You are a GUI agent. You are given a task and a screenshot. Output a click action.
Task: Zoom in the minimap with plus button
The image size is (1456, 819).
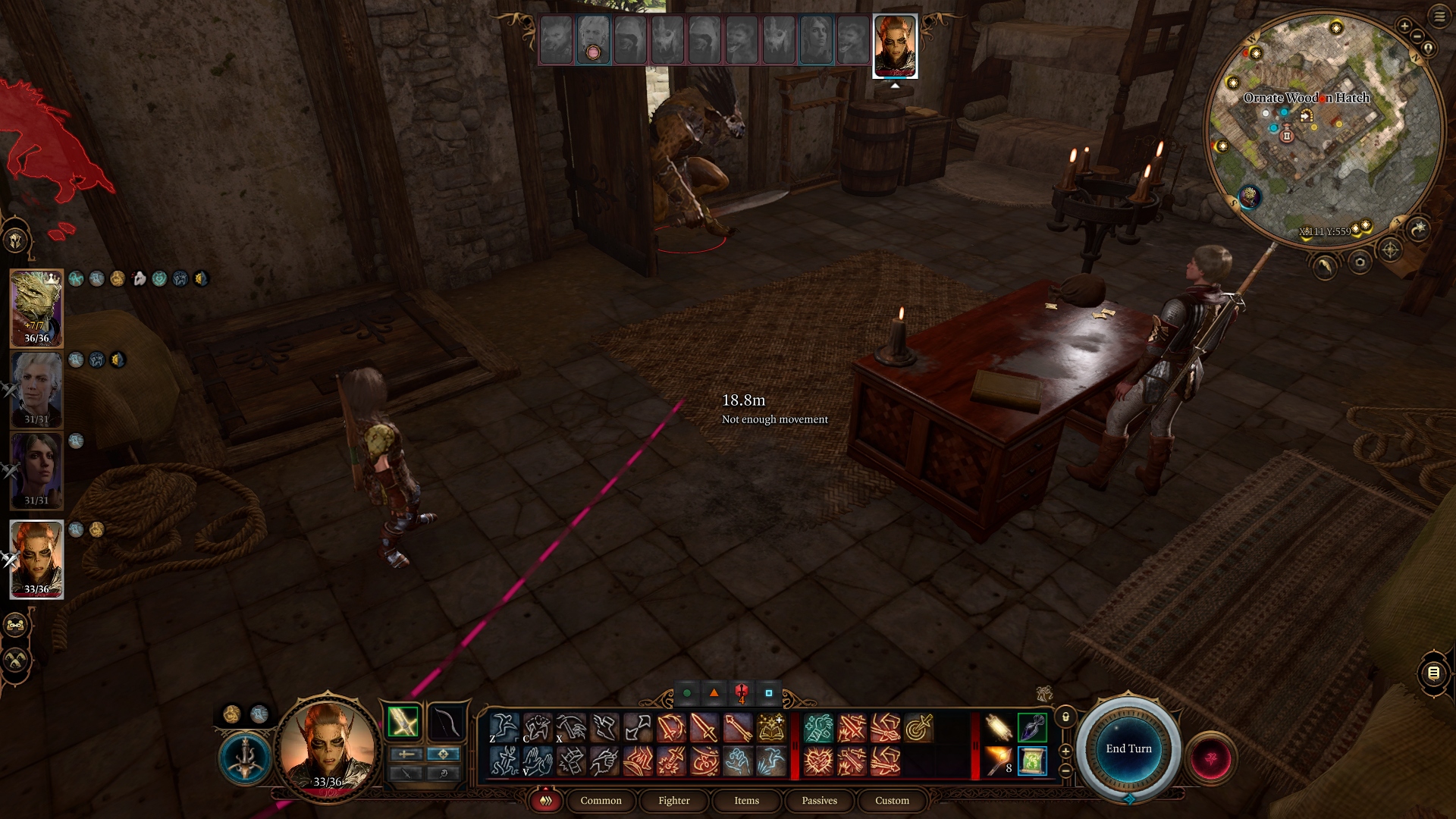pyautogui.click(x=1404, y=27)
